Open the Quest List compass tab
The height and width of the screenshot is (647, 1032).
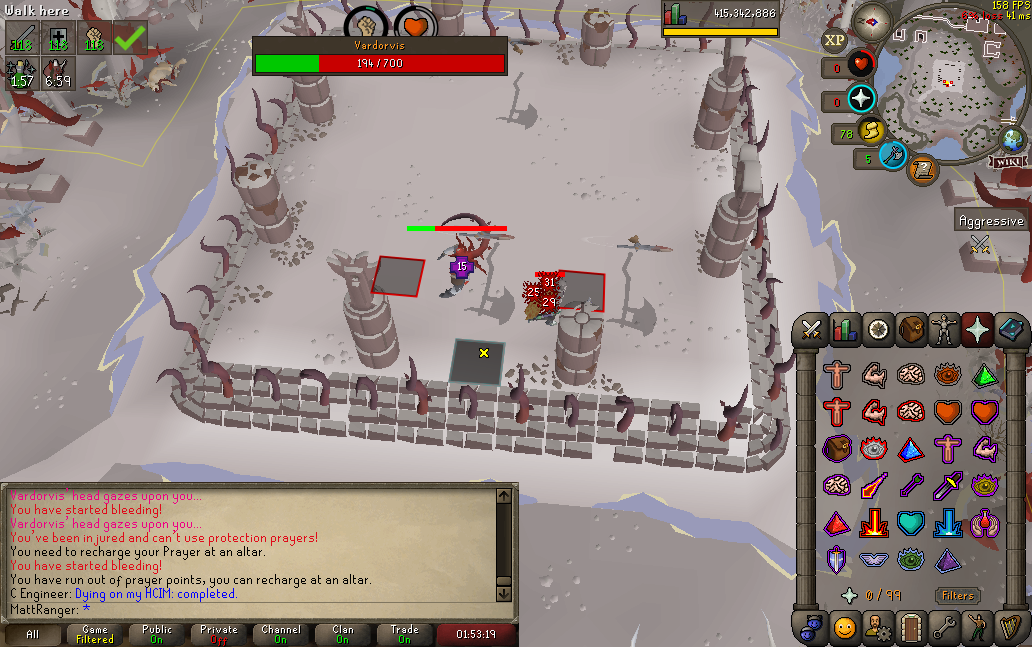[878, 329]
